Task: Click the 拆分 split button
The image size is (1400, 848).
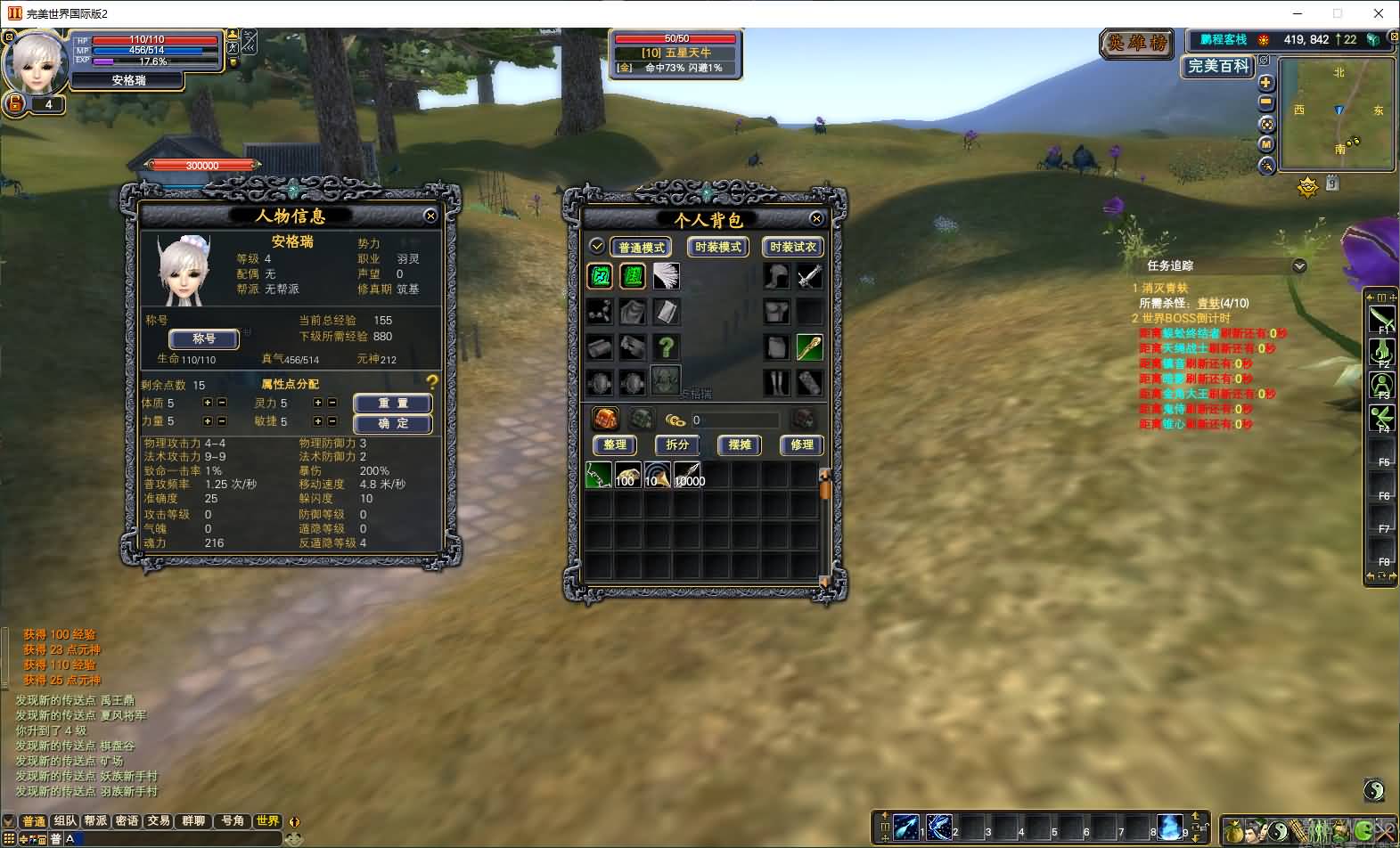Action: point(677,444)
